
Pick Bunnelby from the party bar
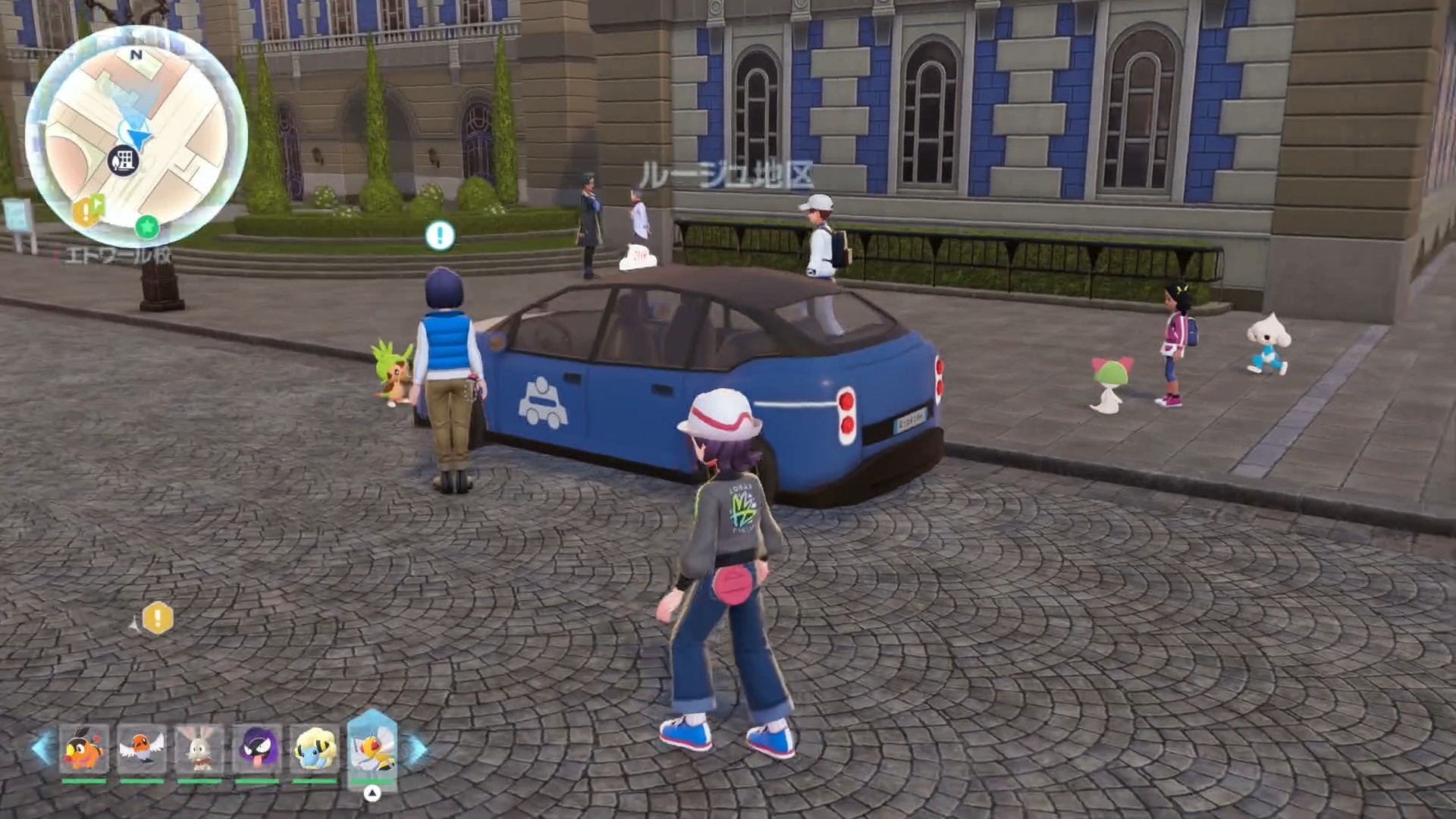[199, 748]
